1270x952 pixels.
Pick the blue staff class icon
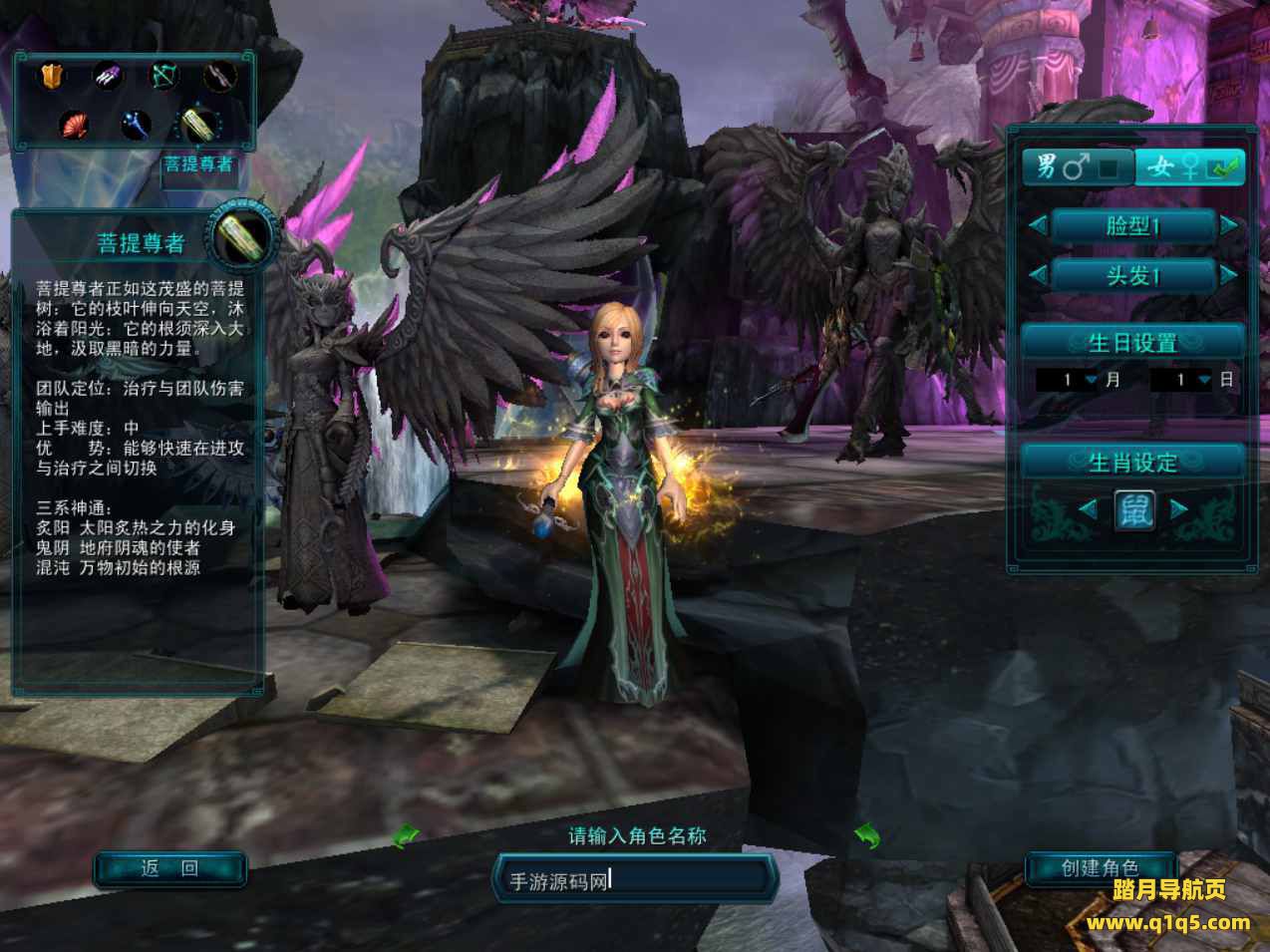click(134, 125)
